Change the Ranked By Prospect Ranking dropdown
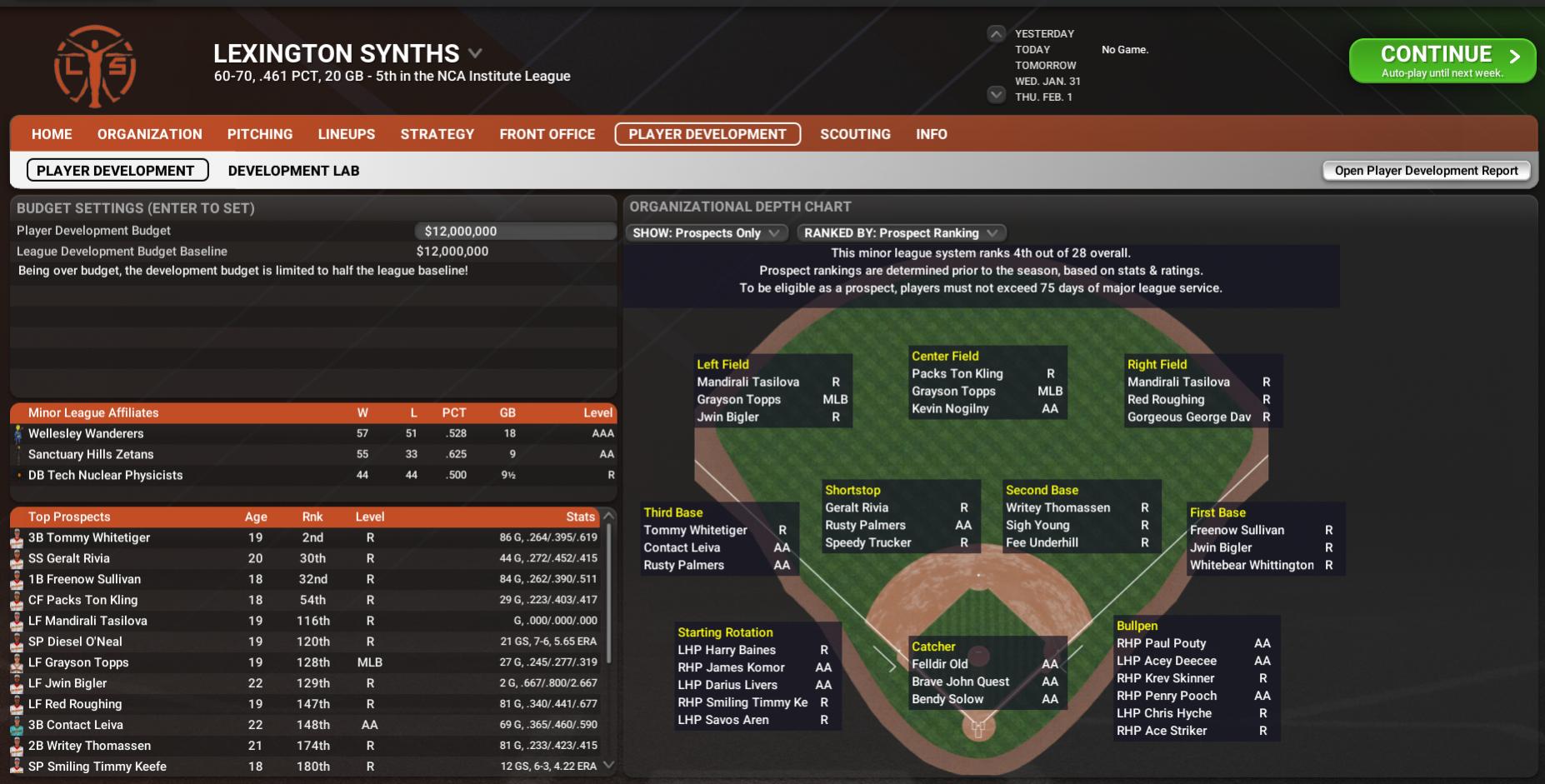 (901, 233)
